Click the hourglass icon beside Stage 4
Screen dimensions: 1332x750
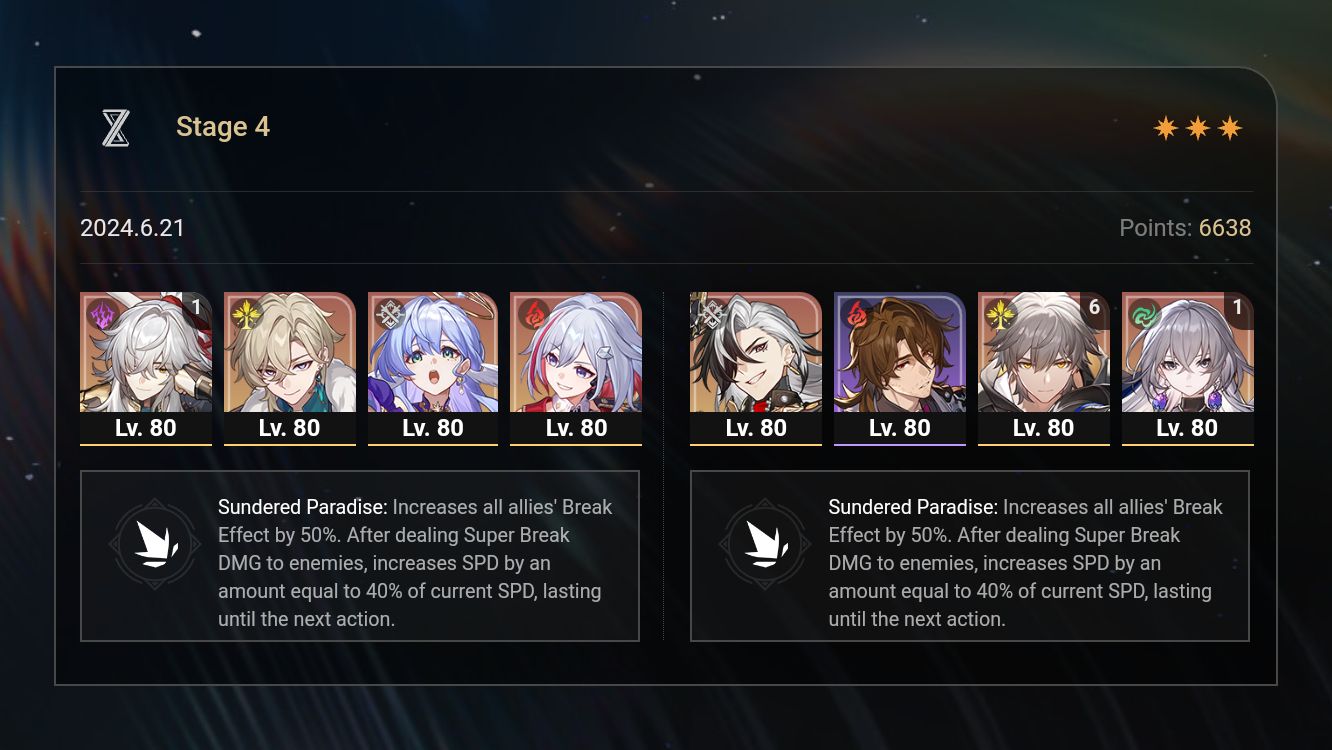(x=116, y=127)
